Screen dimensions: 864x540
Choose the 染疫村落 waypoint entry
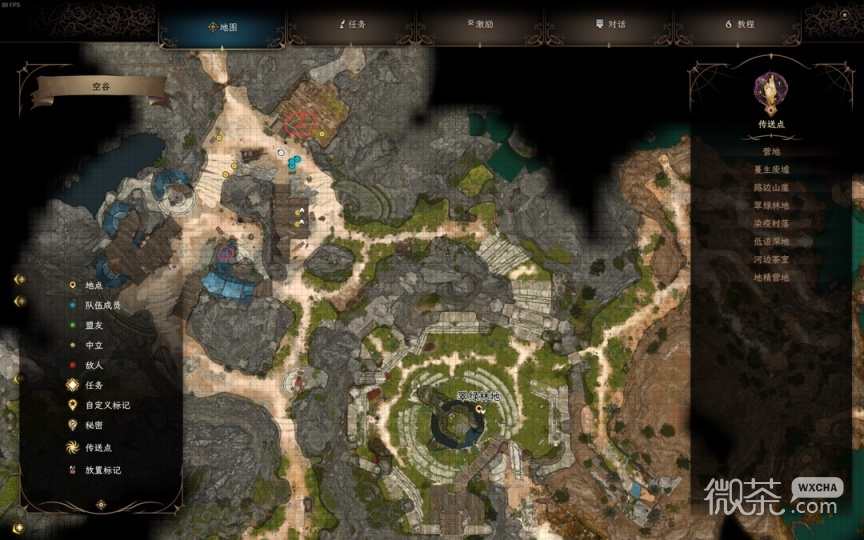click(772, 223)
